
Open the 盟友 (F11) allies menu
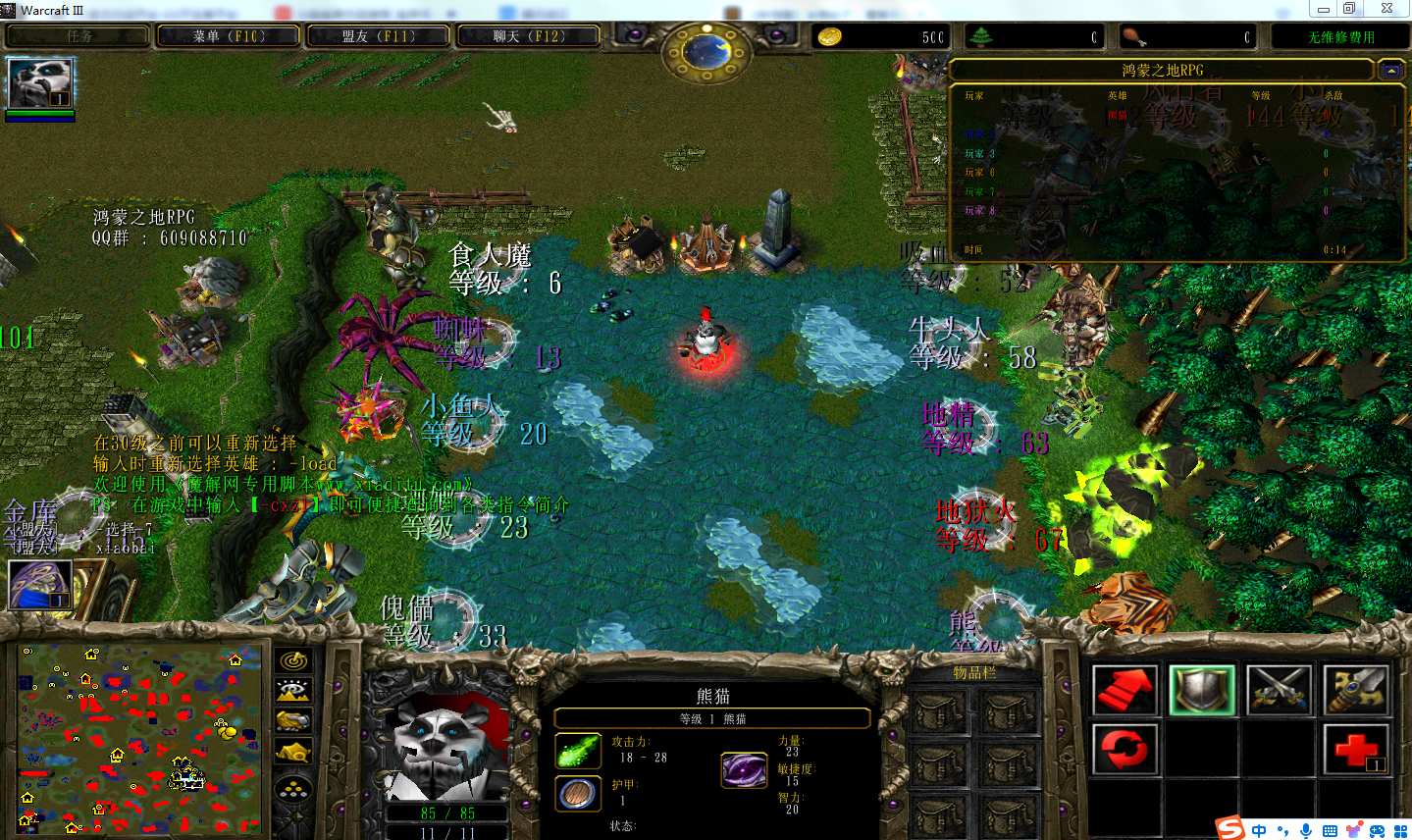pyautogui.click(x=379, y=36)
